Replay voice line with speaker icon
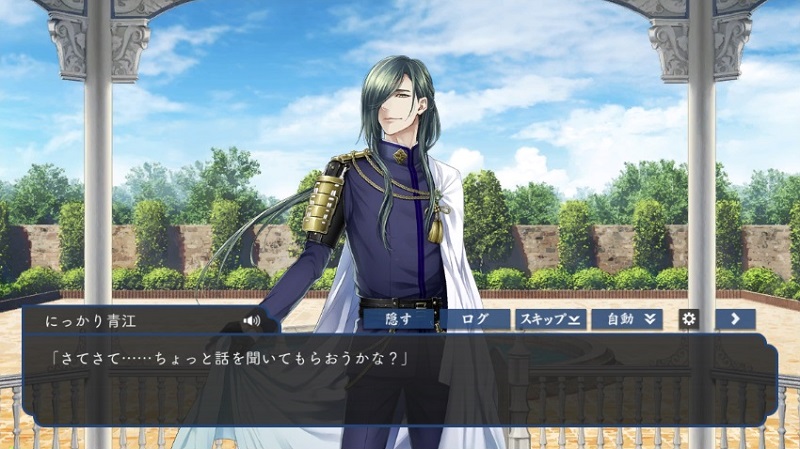 point(251,321)
